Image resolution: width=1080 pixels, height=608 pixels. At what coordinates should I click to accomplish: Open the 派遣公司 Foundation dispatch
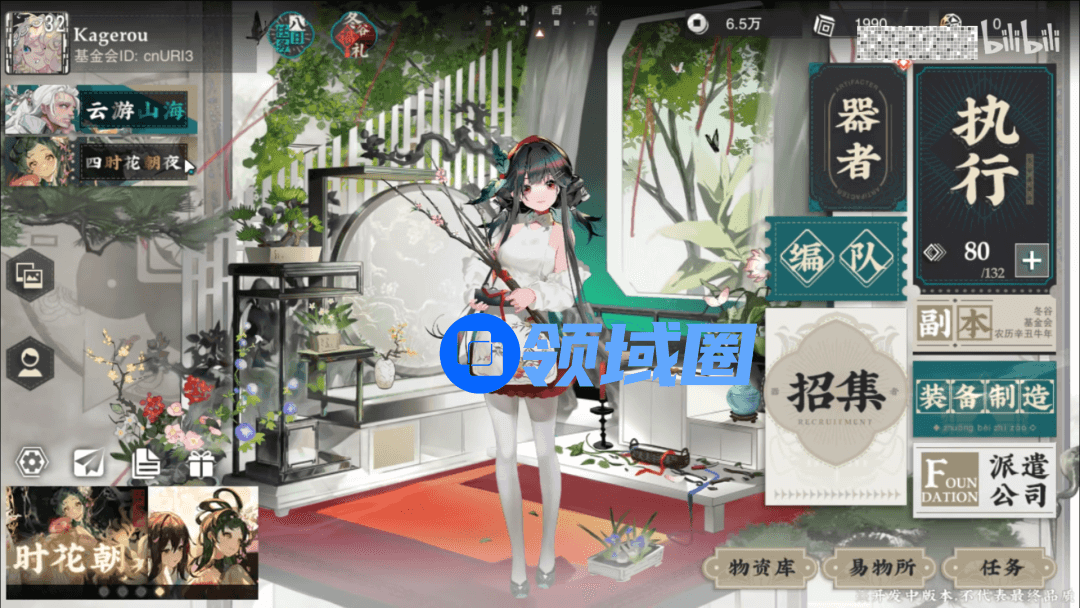tap(983, 480)
